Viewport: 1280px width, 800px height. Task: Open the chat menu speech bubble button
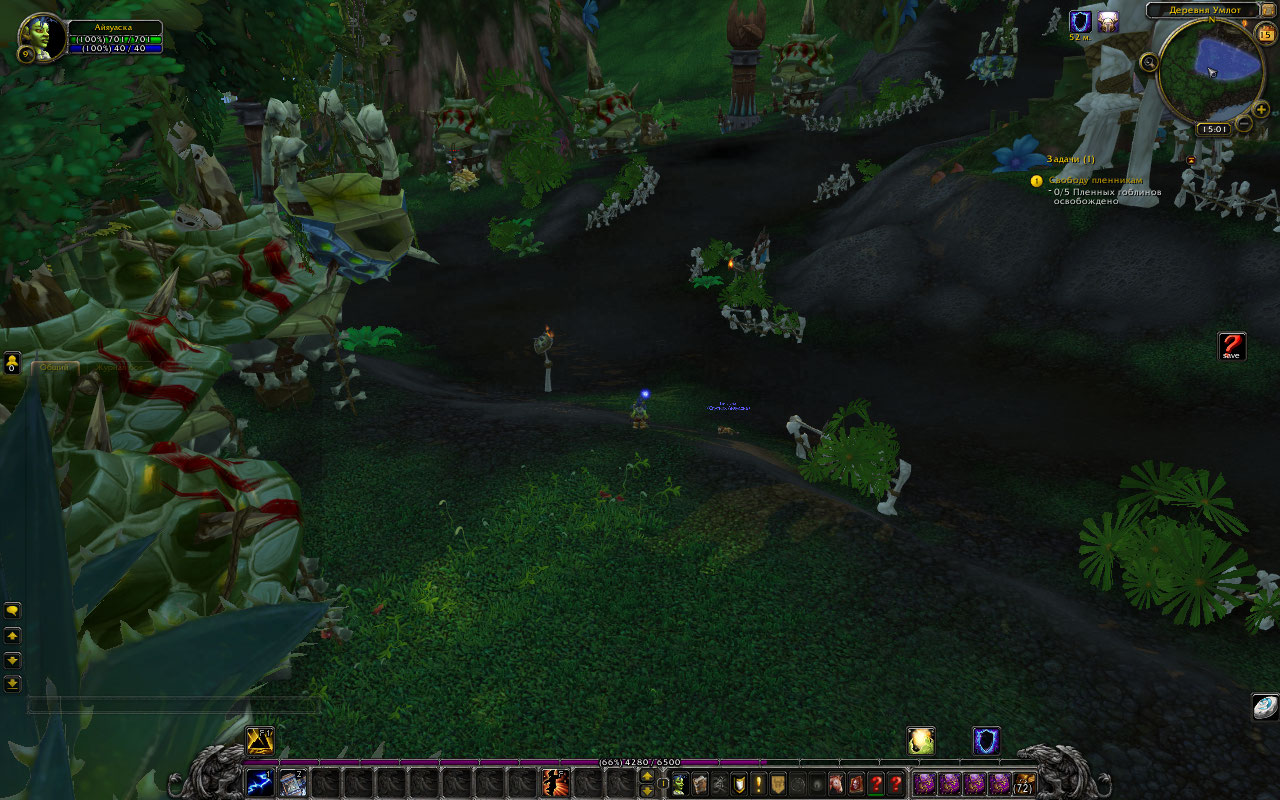pyautogui.click(x=13, y=609)
